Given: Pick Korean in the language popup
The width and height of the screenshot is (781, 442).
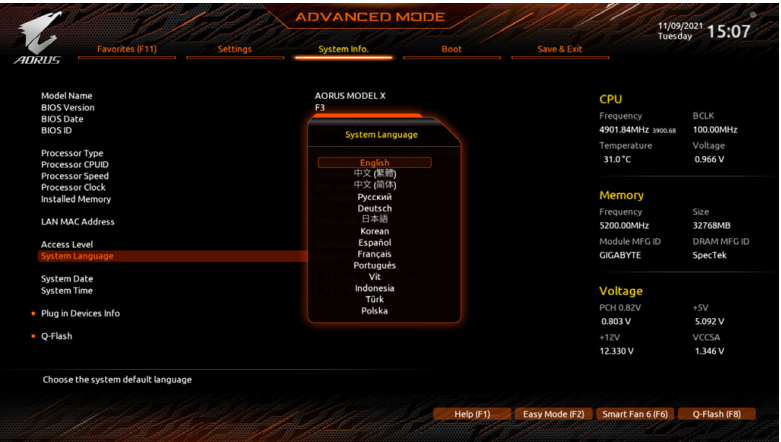Looking at the screenshot, I should (x=374, y=231).
